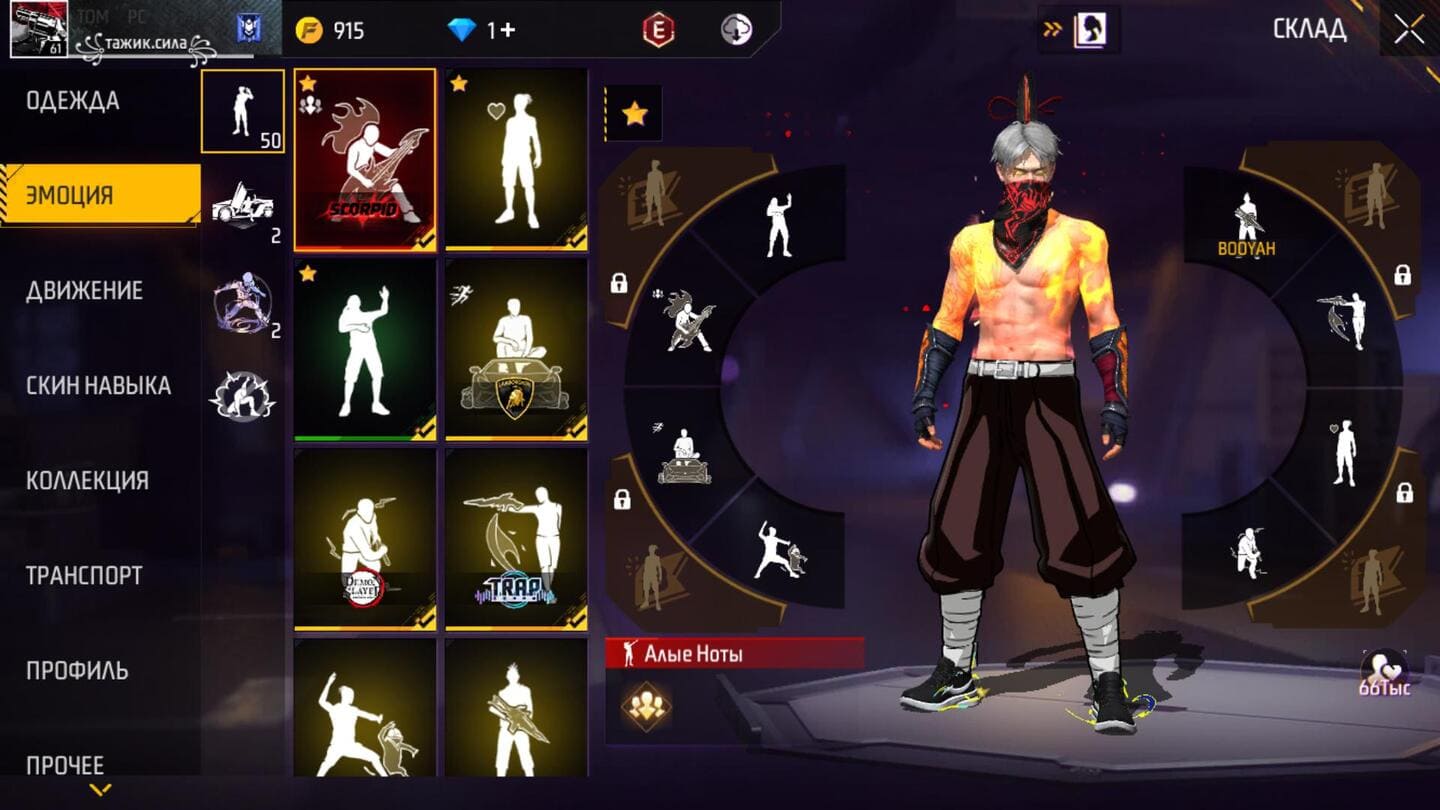Select the Trap emote card
The image size is (1440, 810).
click(x=516, y=539)
